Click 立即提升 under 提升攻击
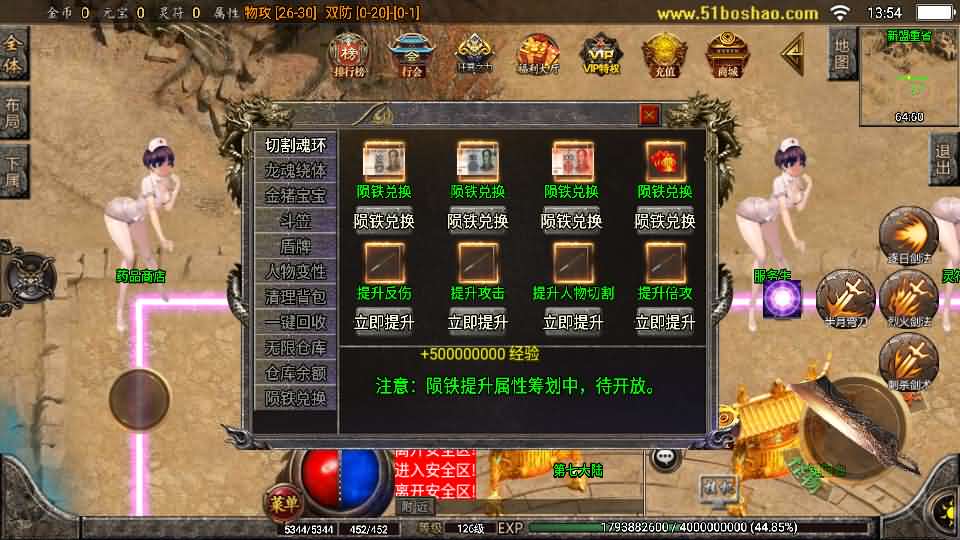The height and width of the screenshot is (540, 960). coord(477,322)
